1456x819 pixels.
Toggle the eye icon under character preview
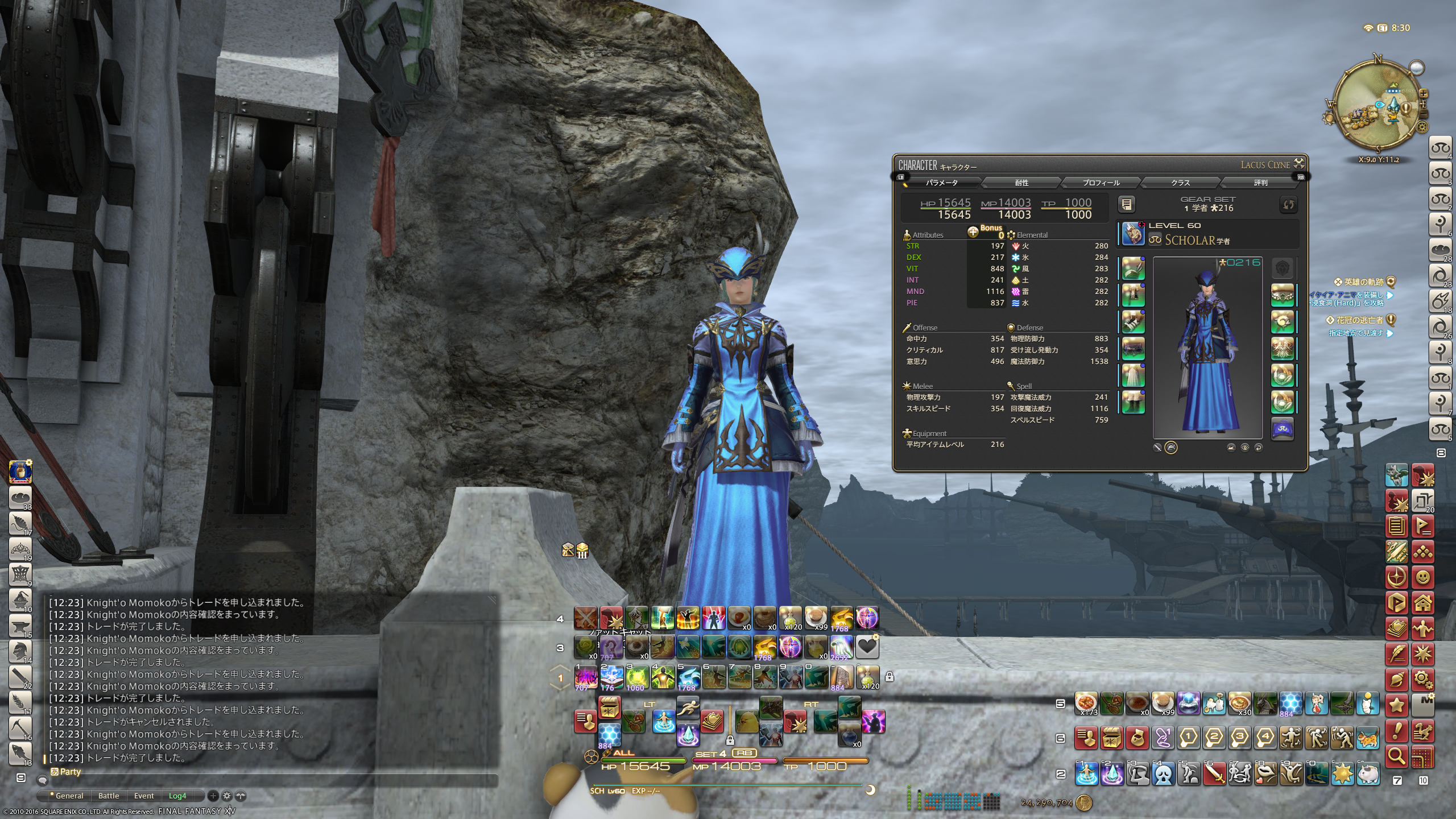pyautogui.click(x=1244, y=448)
